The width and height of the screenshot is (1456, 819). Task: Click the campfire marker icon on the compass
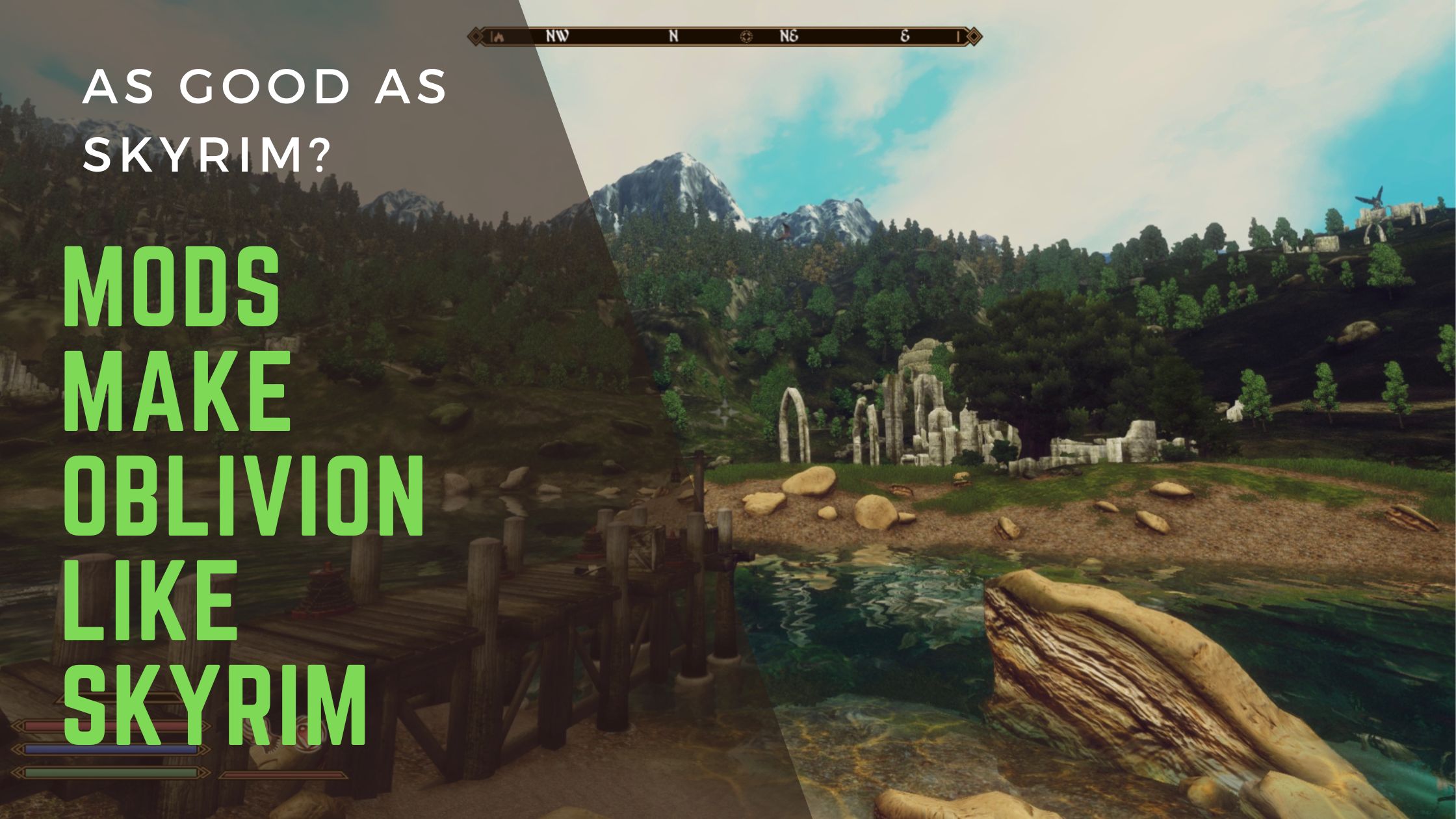click(x=500, y=36)
